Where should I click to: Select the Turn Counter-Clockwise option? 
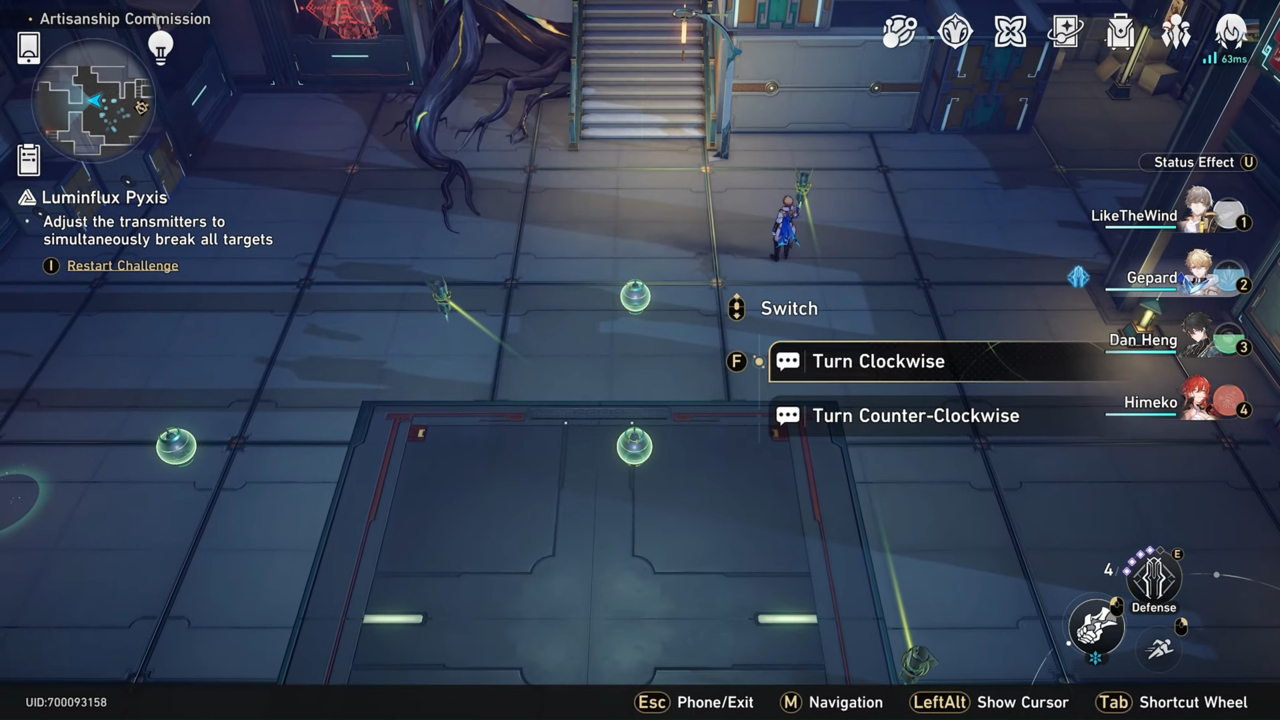coord(915,415)
